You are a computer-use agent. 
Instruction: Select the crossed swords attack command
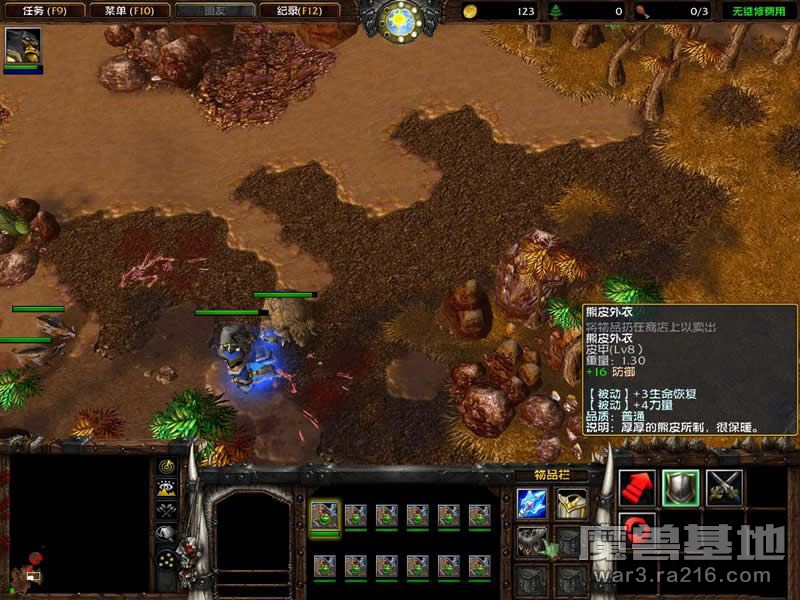pos(724,487)
